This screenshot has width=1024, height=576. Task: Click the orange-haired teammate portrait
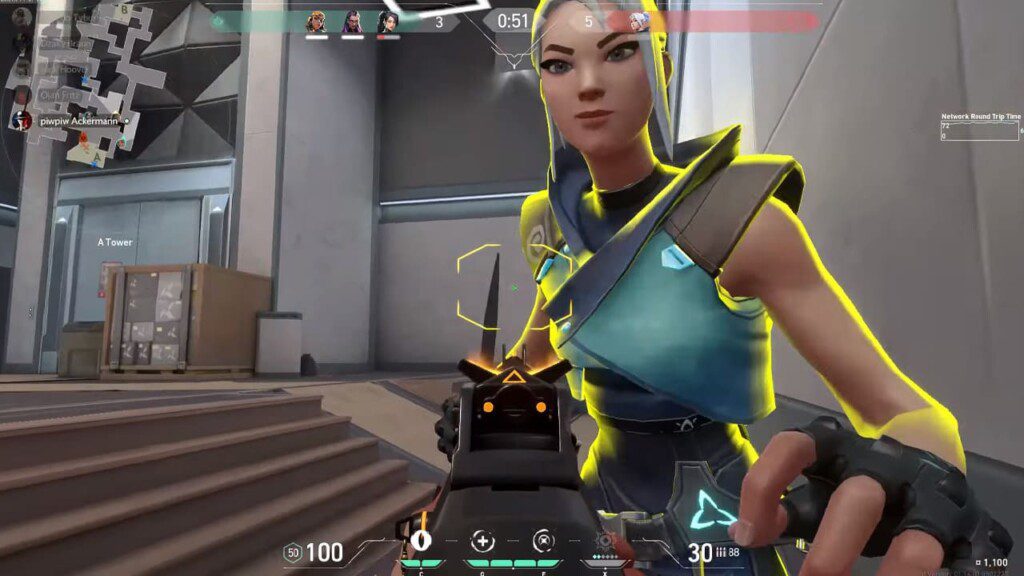coord(316,21)
